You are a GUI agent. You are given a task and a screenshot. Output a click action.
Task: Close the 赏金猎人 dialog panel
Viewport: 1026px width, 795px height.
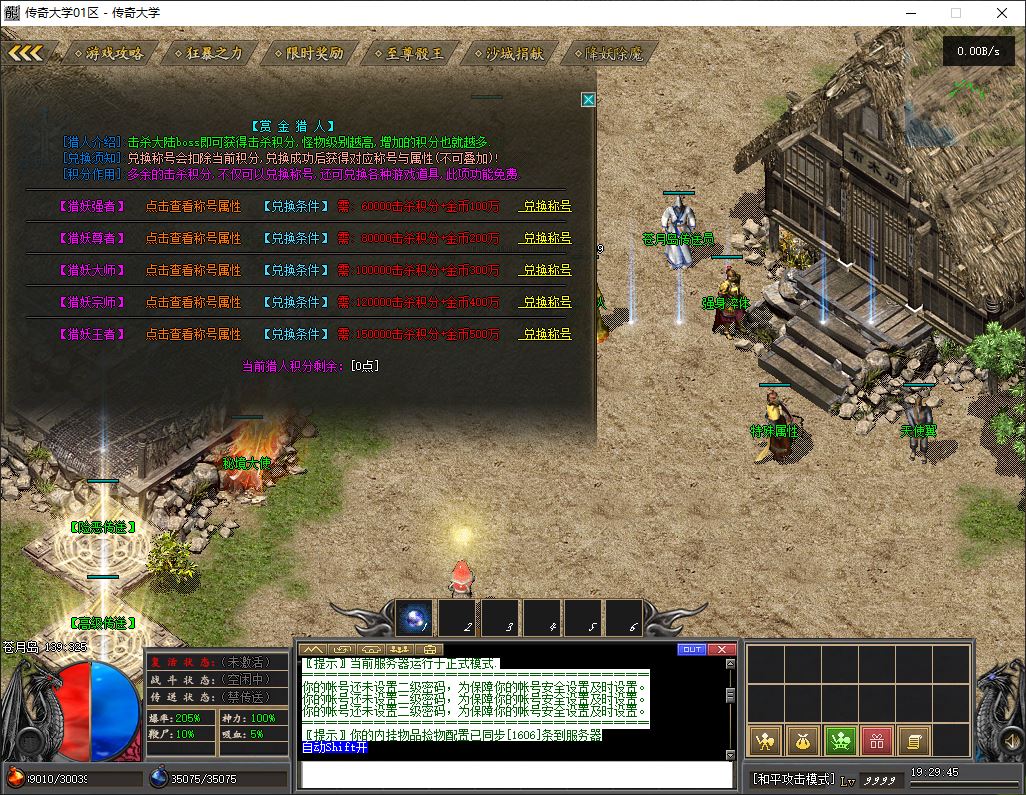[x=588, y=100]
